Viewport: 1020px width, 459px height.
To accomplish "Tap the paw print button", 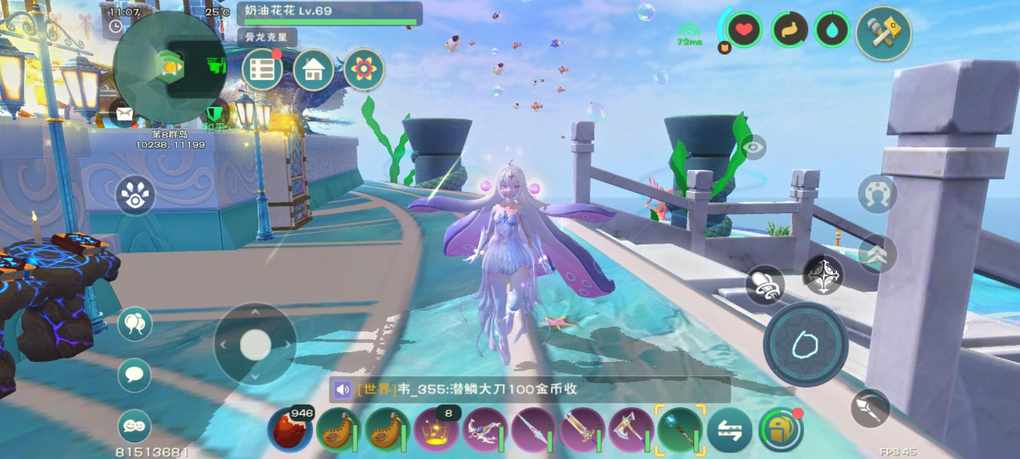I will (135, 195).
